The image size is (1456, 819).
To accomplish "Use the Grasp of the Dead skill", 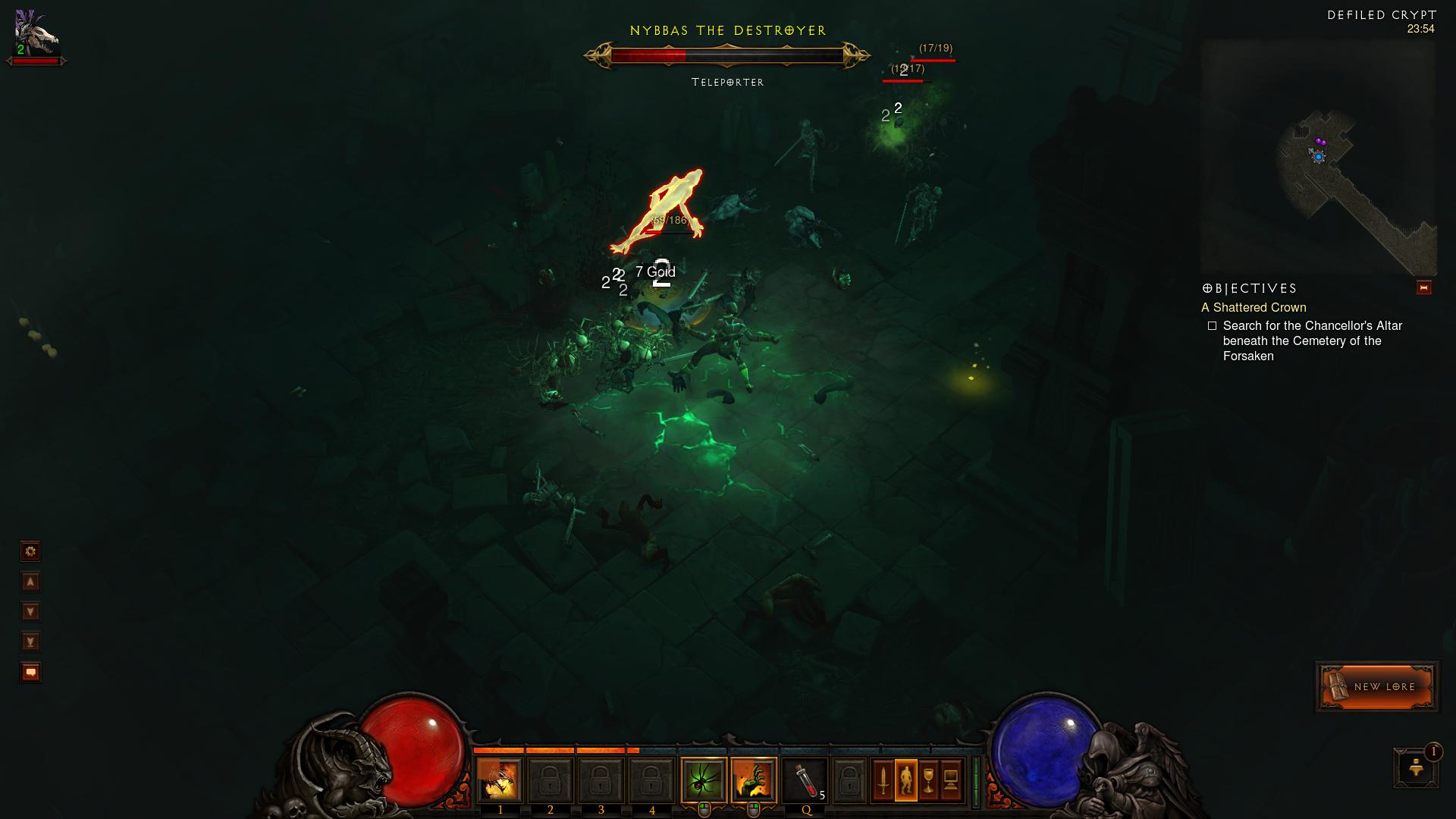I will pyautogui.click(x=754, y=780).
